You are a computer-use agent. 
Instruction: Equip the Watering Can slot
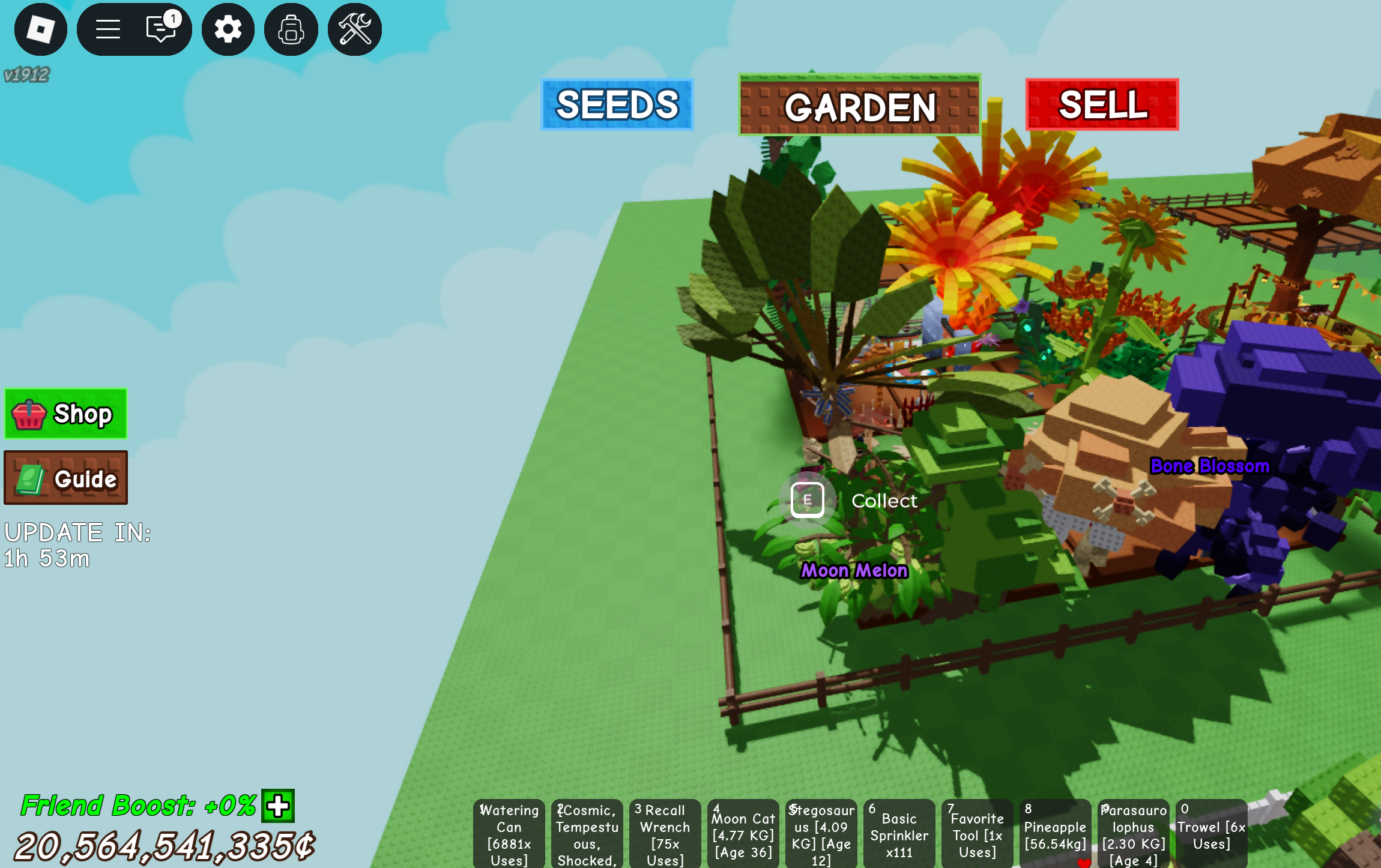[509, 834]
